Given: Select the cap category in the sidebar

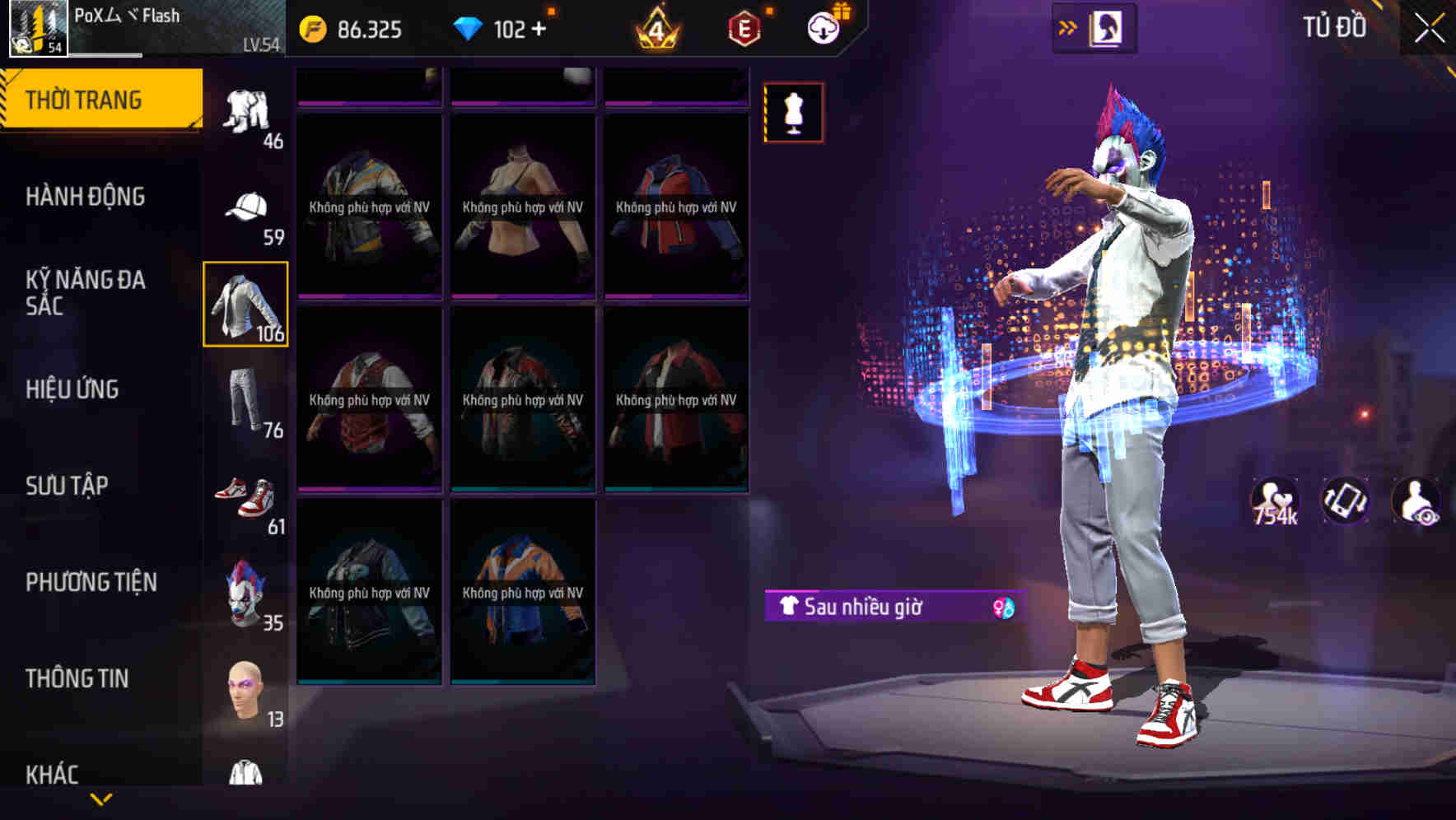Looking at the screenshot, I should click(246, 207).
